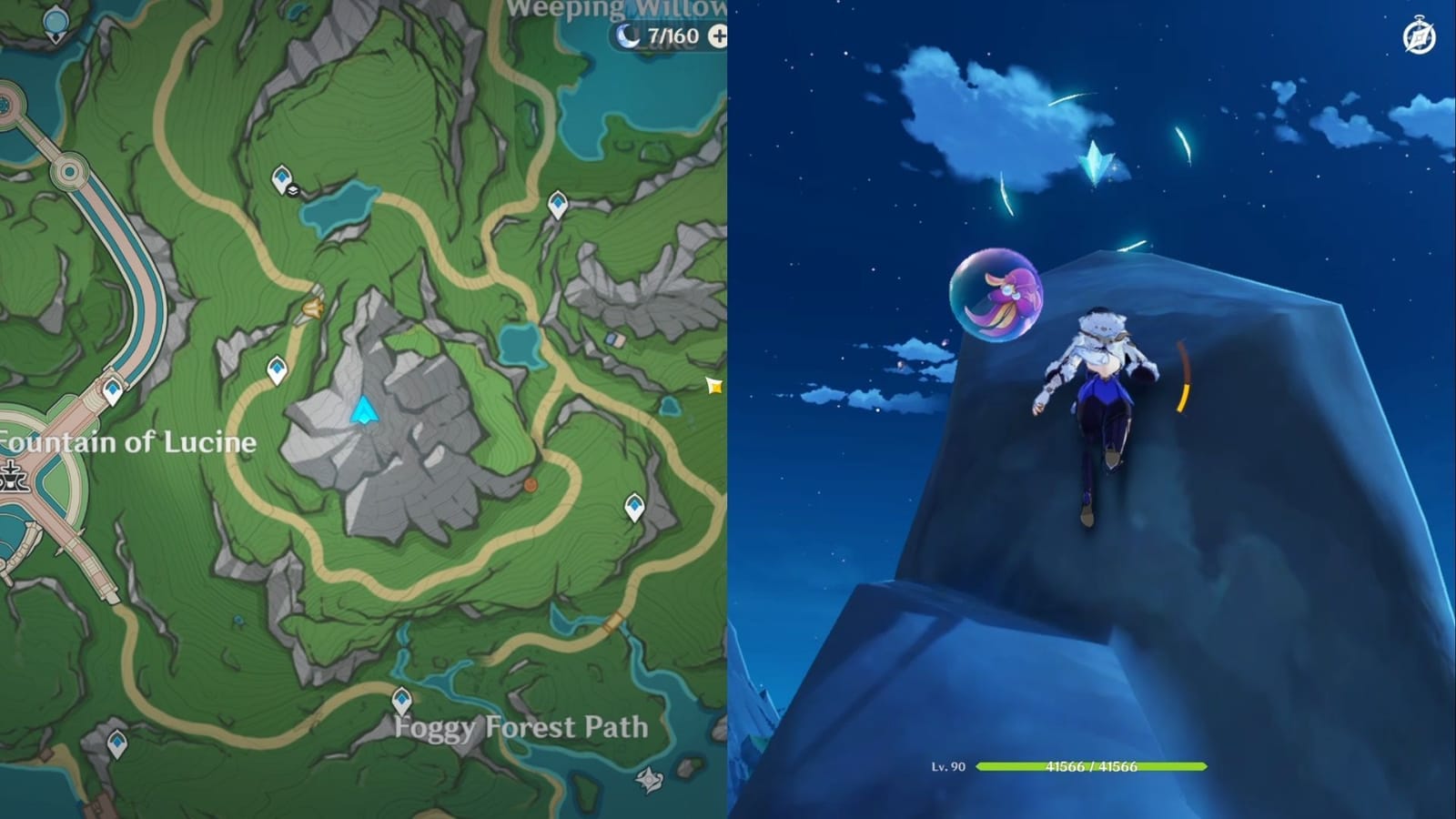
Task: Select the teleport waypoint north of the mountain lake
Action: (x=282, y=178)
